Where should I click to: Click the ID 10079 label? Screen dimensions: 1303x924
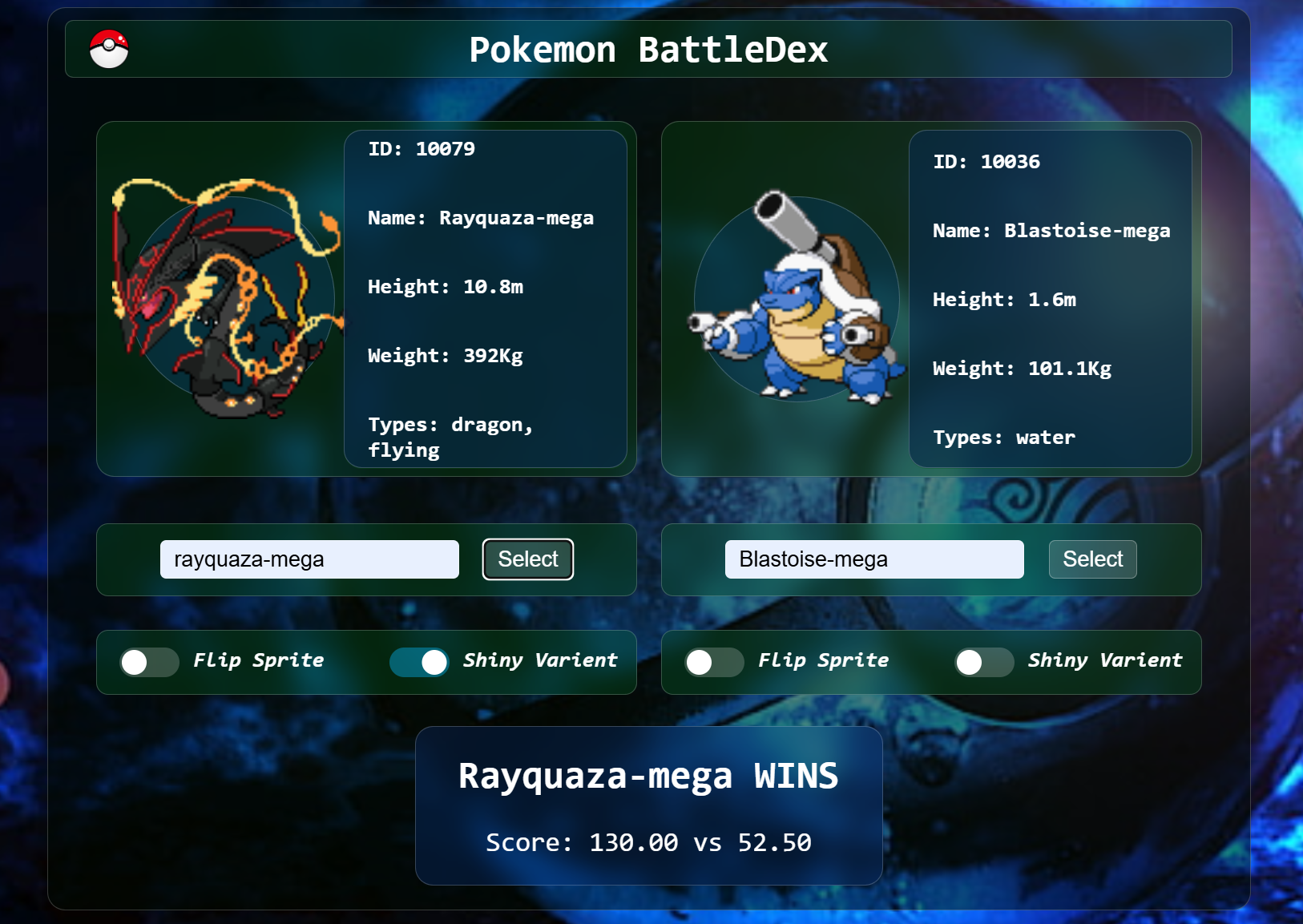point(420,147)
